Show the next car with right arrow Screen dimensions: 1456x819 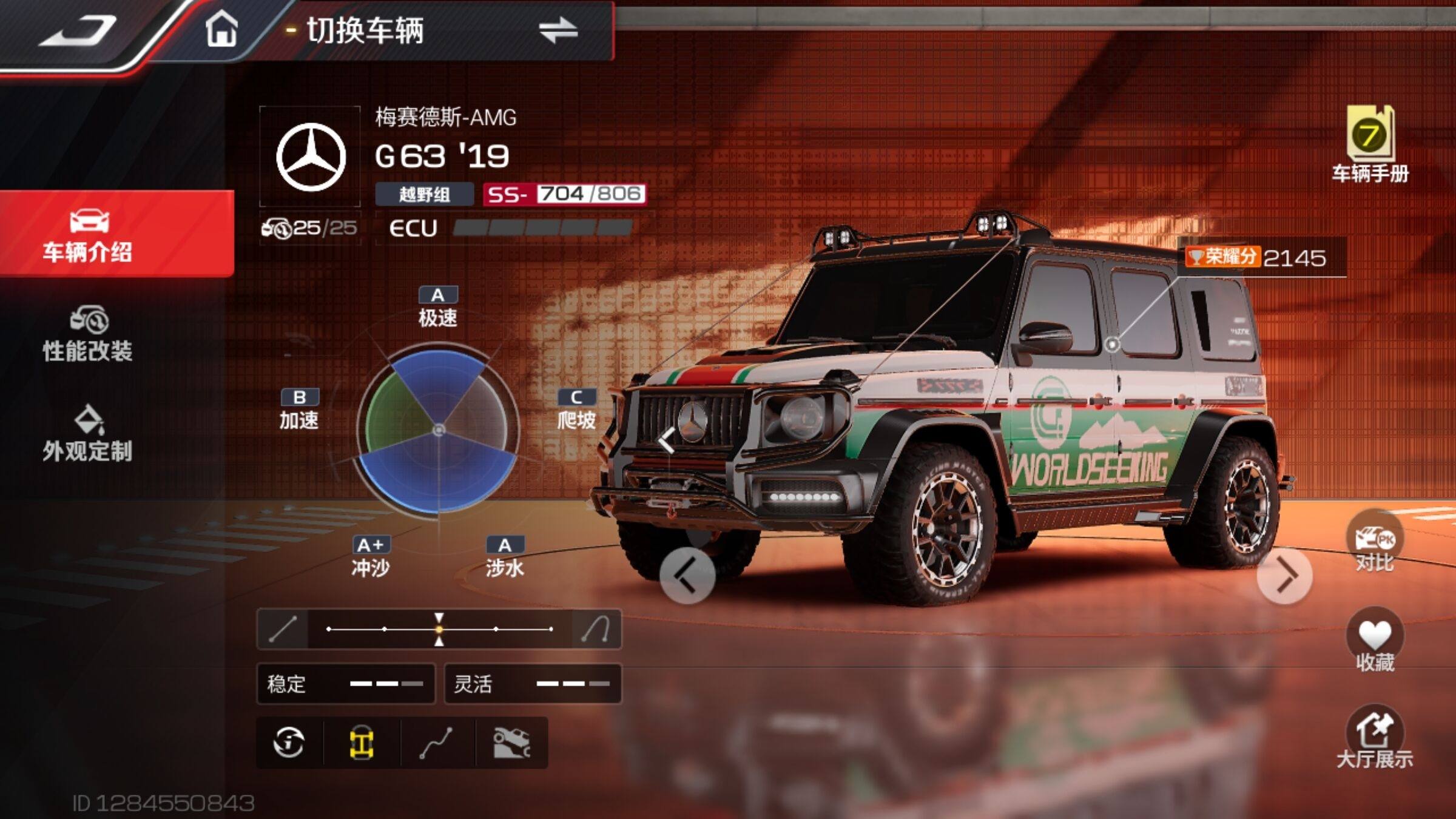[x=1284, y=576]
